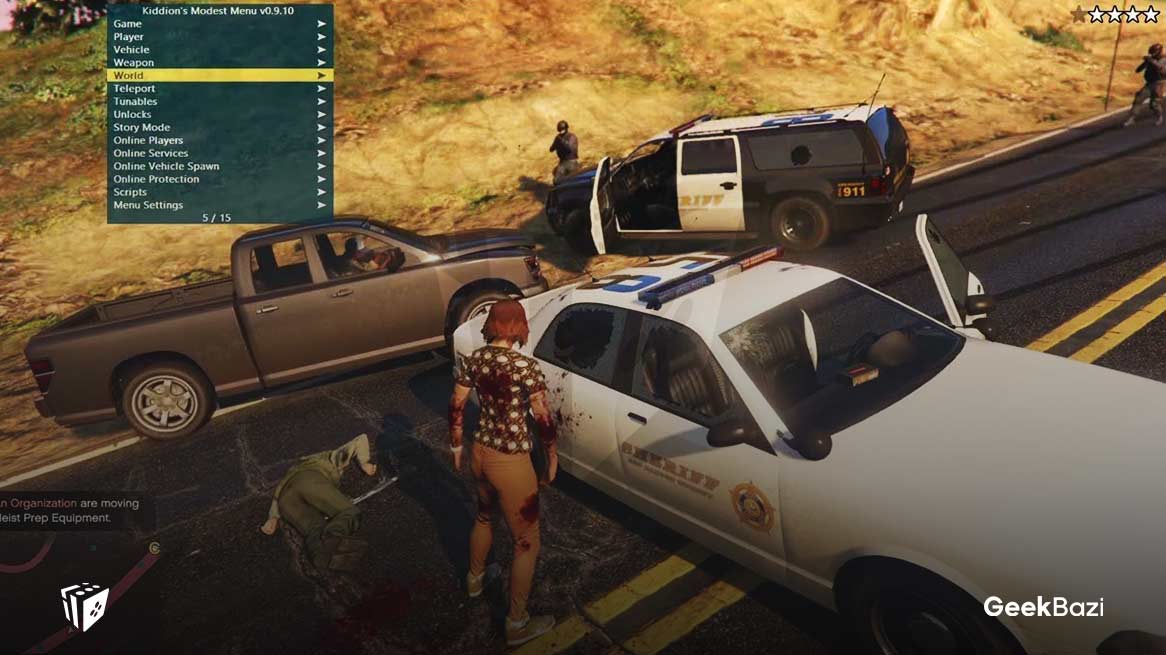Select Online Vehicle Spawn
Viewport: 1166px width, 655px height.
tap(166, 166)
